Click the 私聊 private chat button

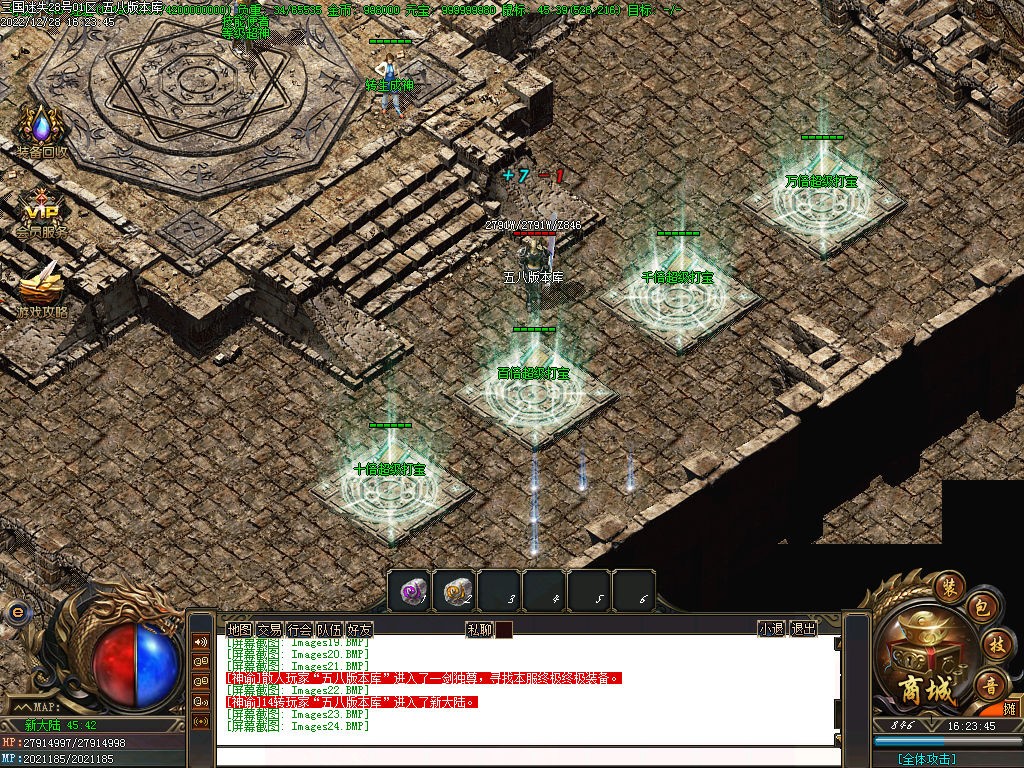(479, 630)
